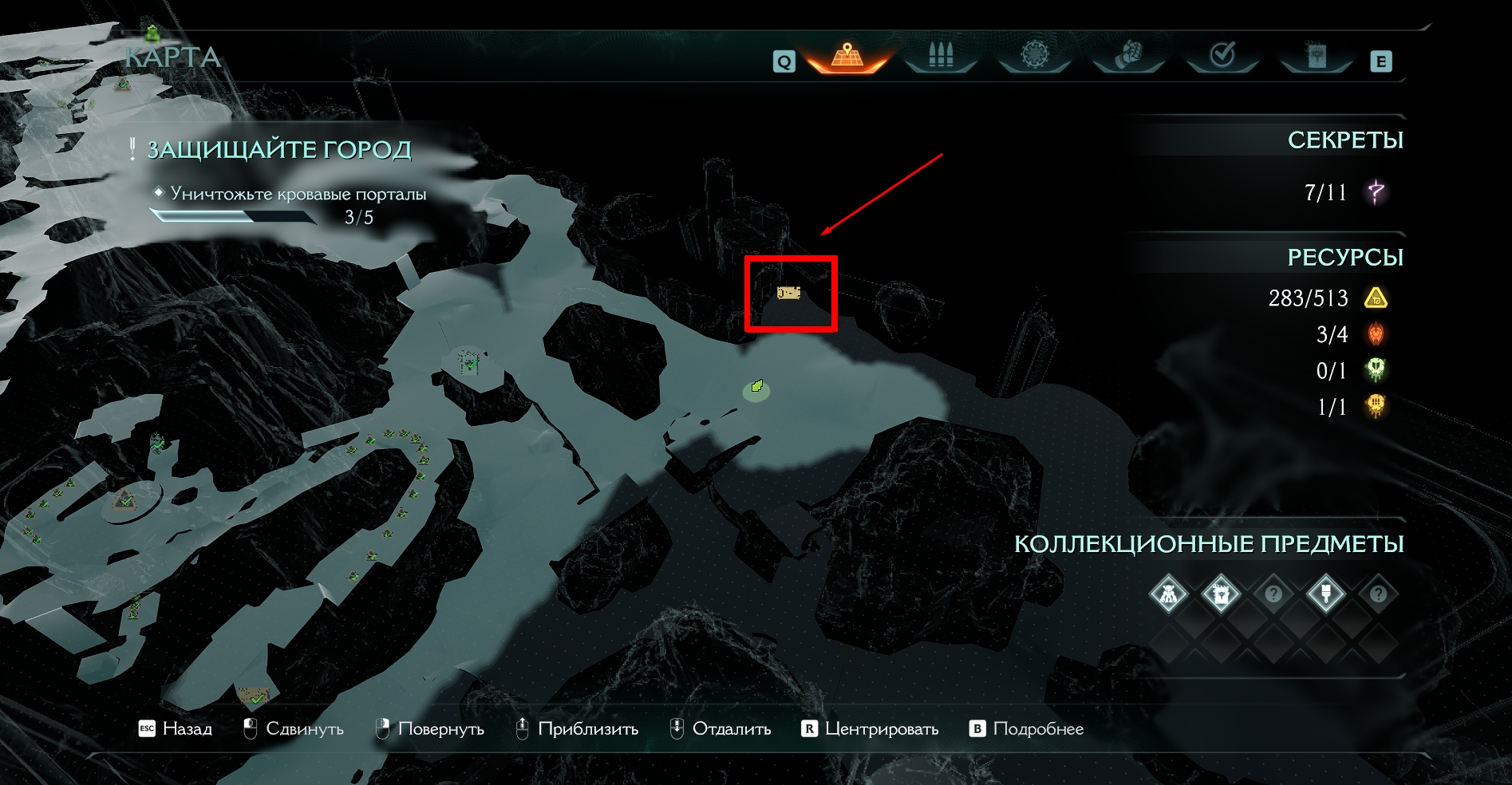Select the demon toy collectible

pyautogui.click(x=1169, y=594)
